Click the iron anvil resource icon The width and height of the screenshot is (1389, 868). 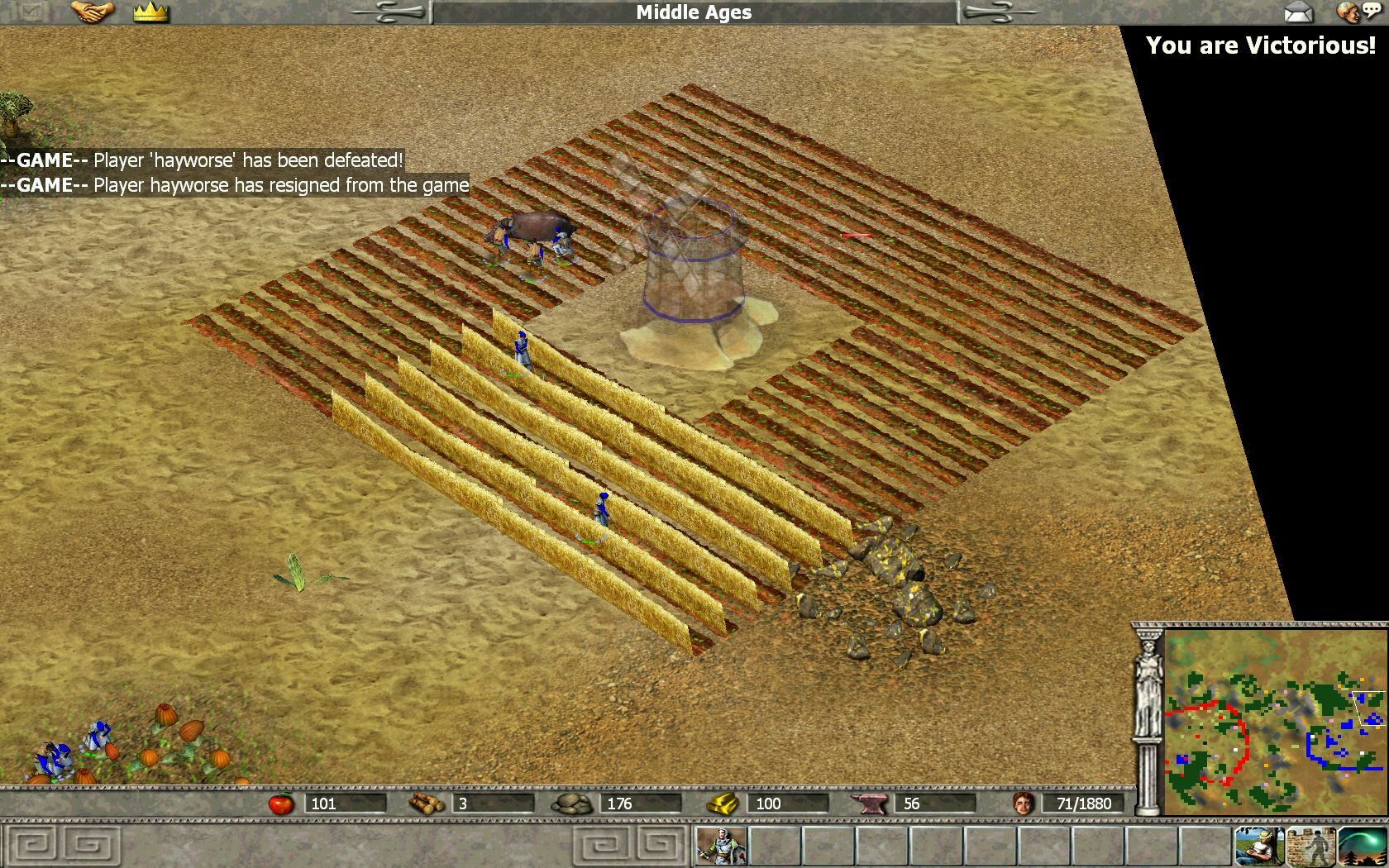click(x=871, y=803)
